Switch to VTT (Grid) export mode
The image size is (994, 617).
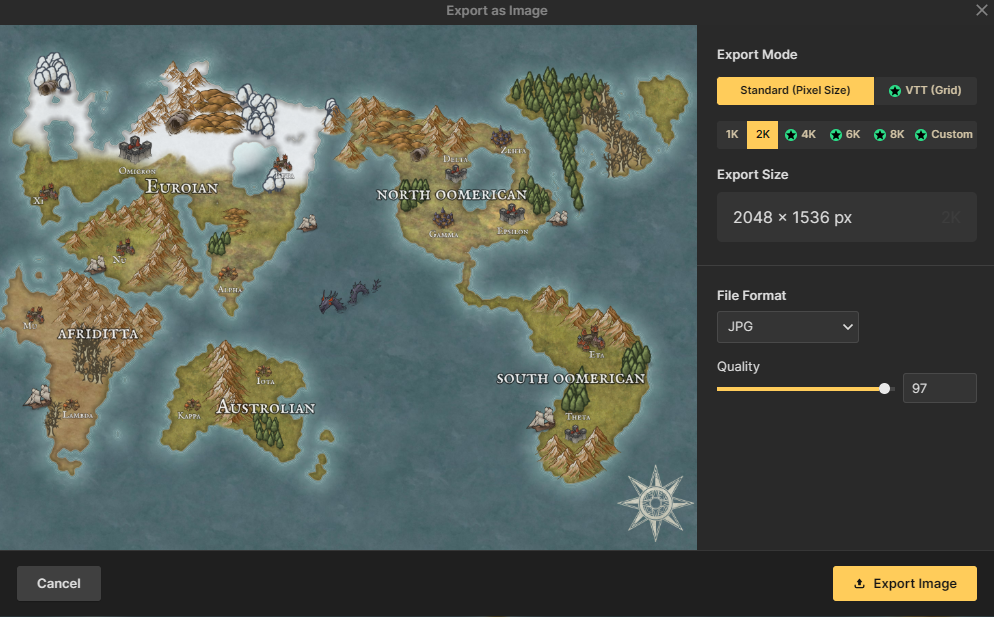click(x=925, y=91)
